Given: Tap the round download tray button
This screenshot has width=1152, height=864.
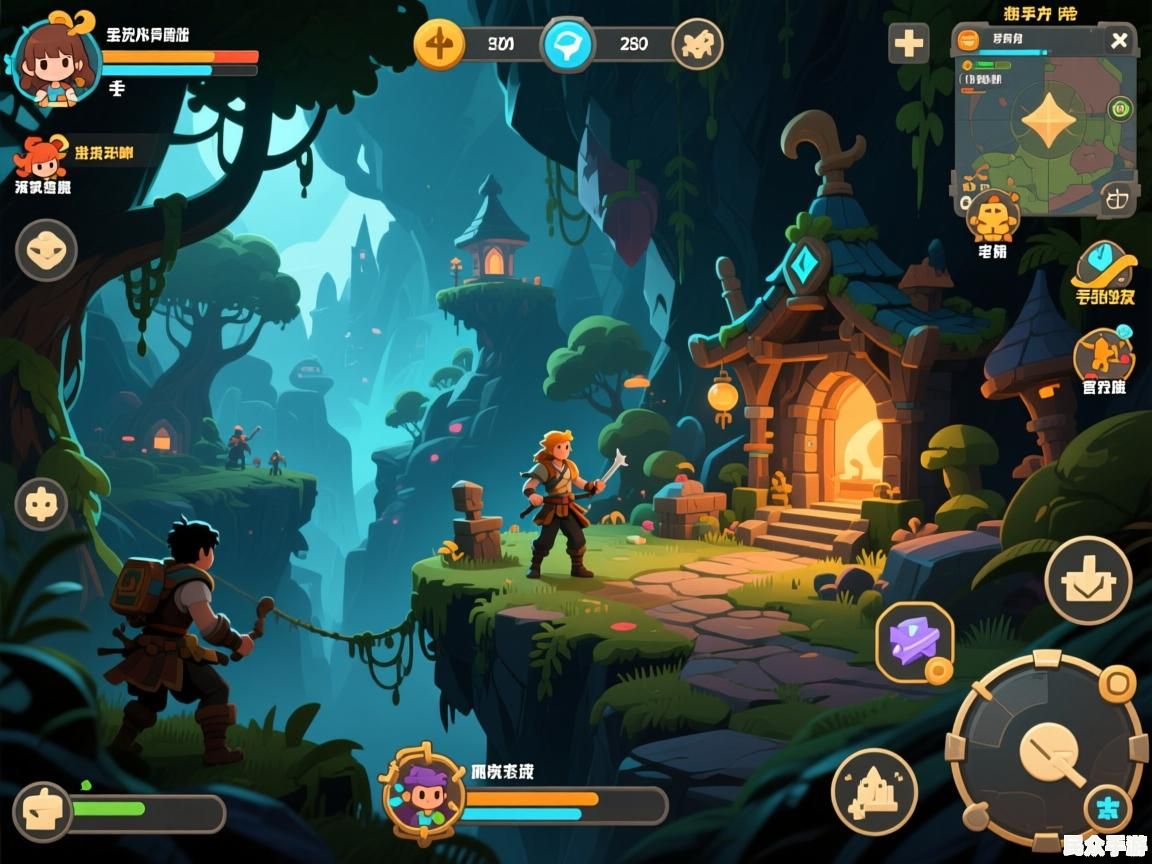Looking at the screenshot, I should (x=1088, y=580).
